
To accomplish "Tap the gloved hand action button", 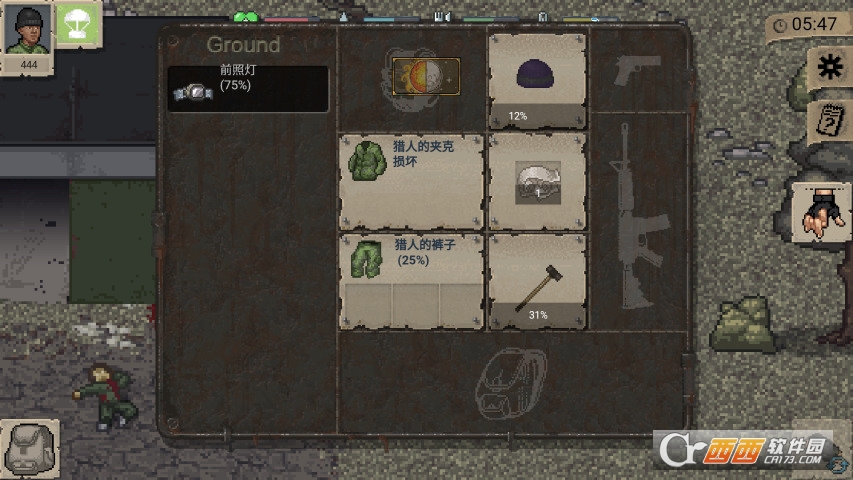I will 821,211.
